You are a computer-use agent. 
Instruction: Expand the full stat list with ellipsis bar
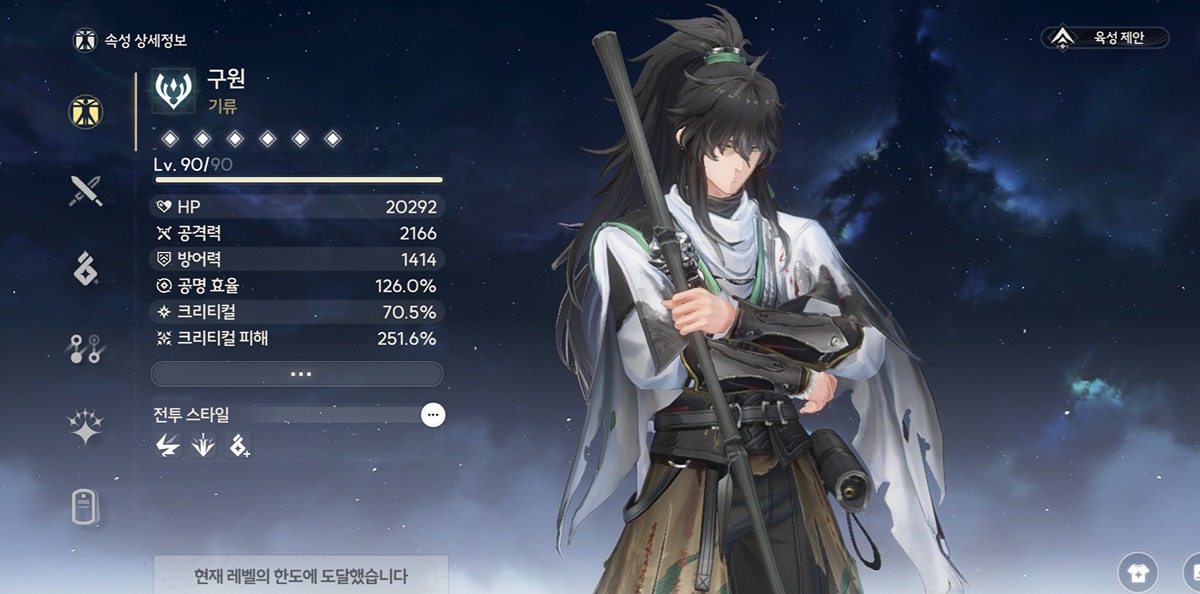tap(297, 374)
